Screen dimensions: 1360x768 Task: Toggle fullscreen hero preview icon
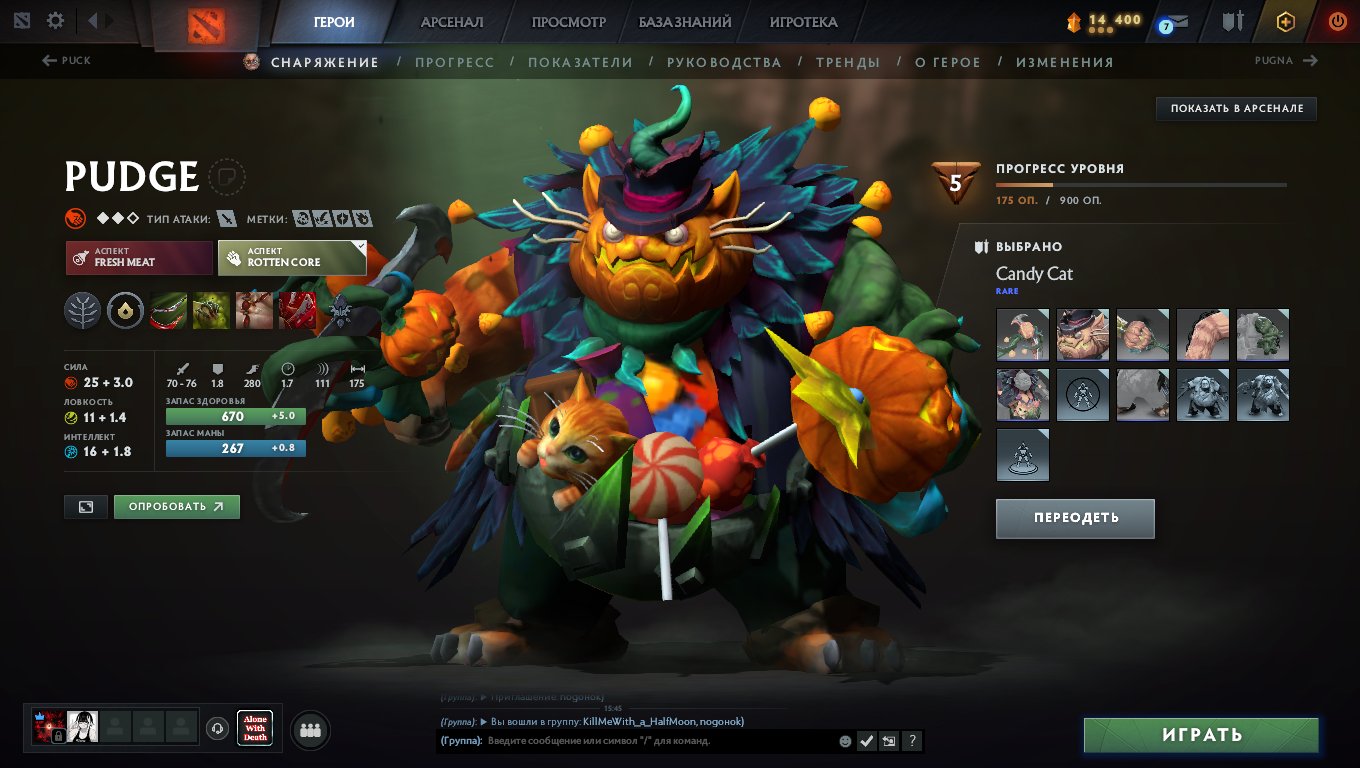click(x=85, y=506)
